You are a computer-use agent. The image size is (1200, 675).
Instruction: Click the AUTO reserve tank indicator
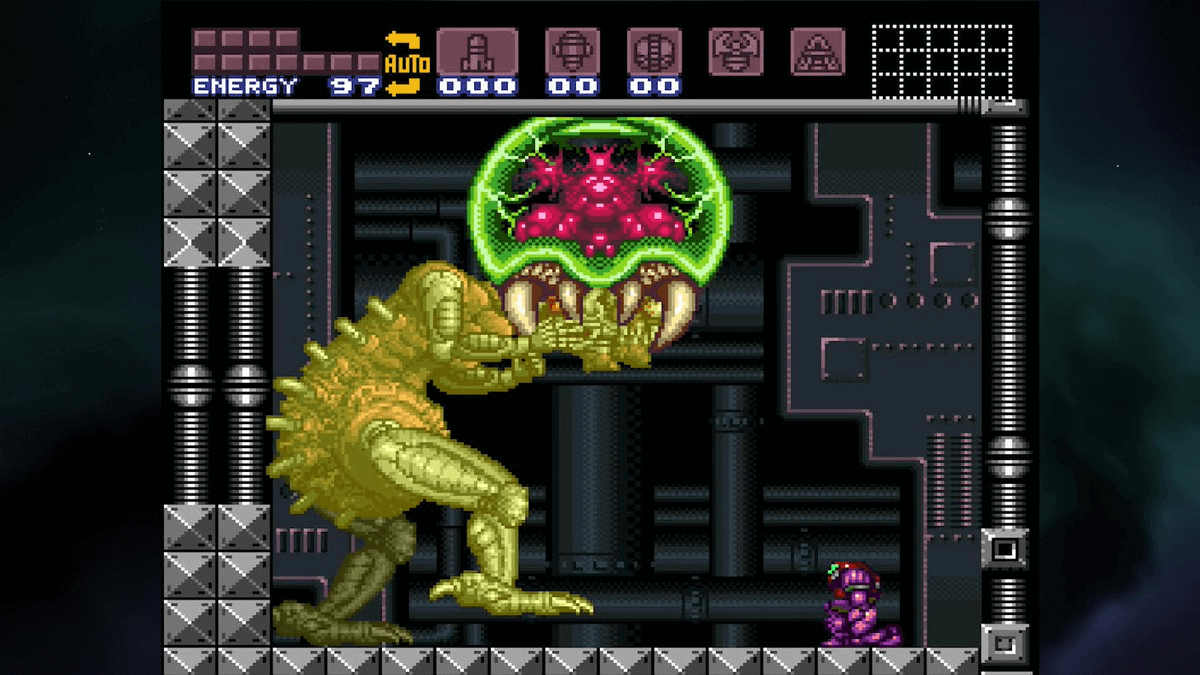406,64
